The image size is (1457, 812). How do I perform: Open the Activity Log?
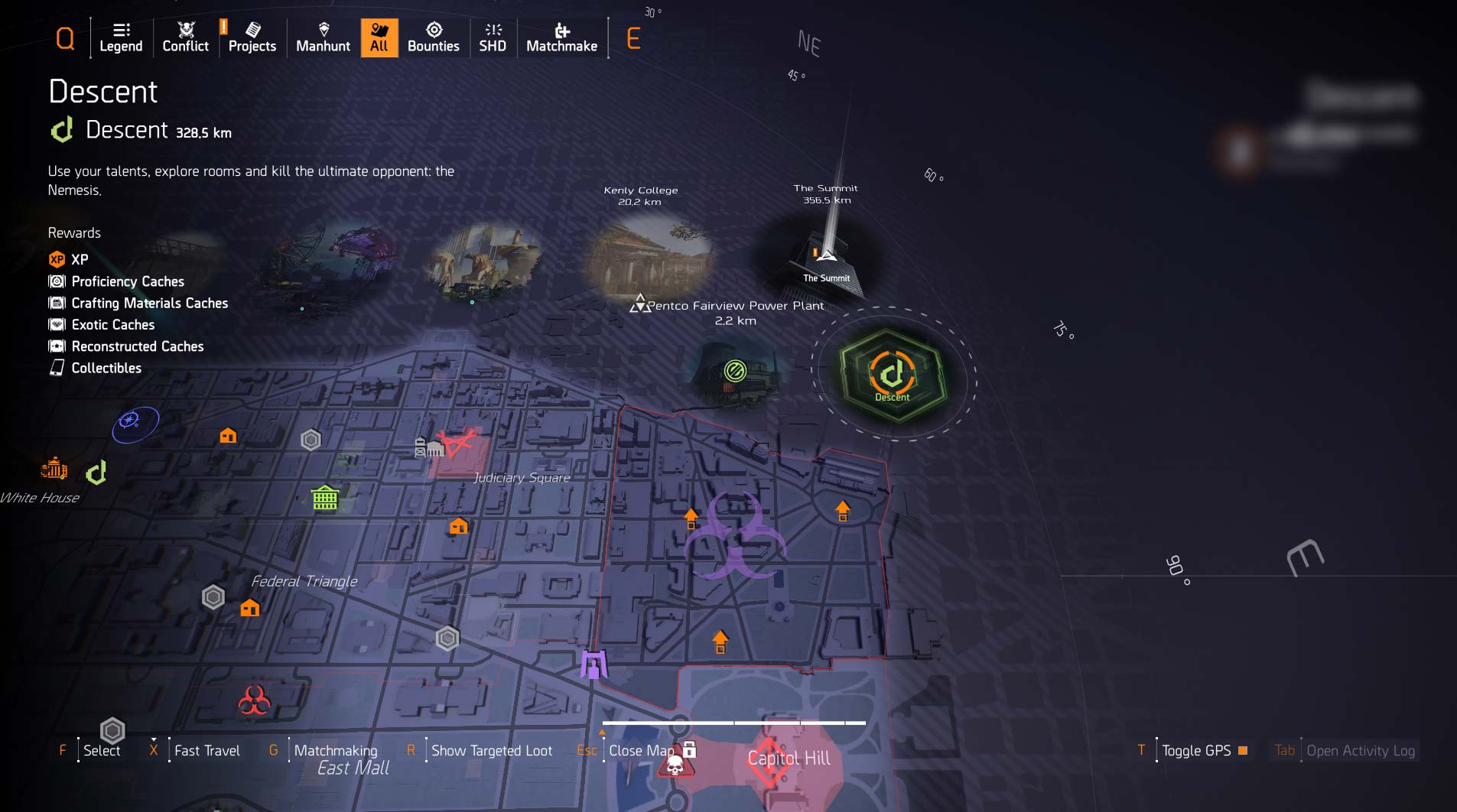tap(1360, 751)
